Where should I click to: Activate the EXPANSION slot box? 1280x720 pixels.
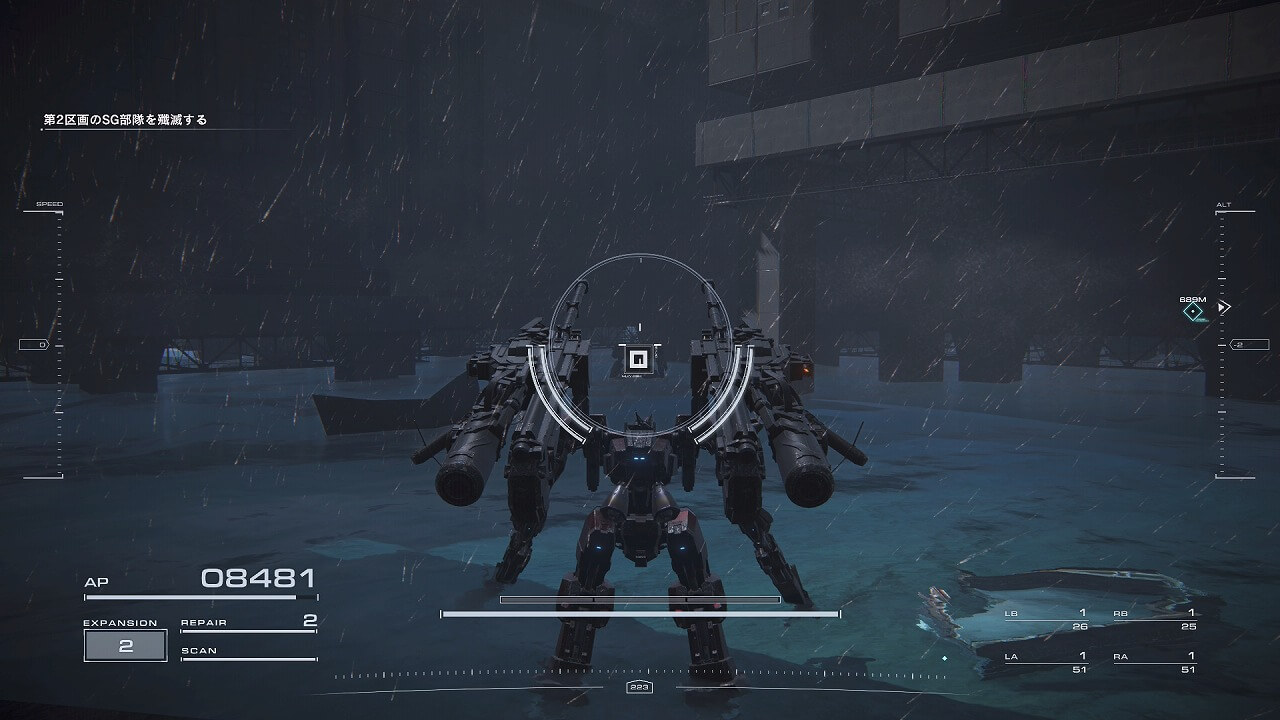click(126, 645)
